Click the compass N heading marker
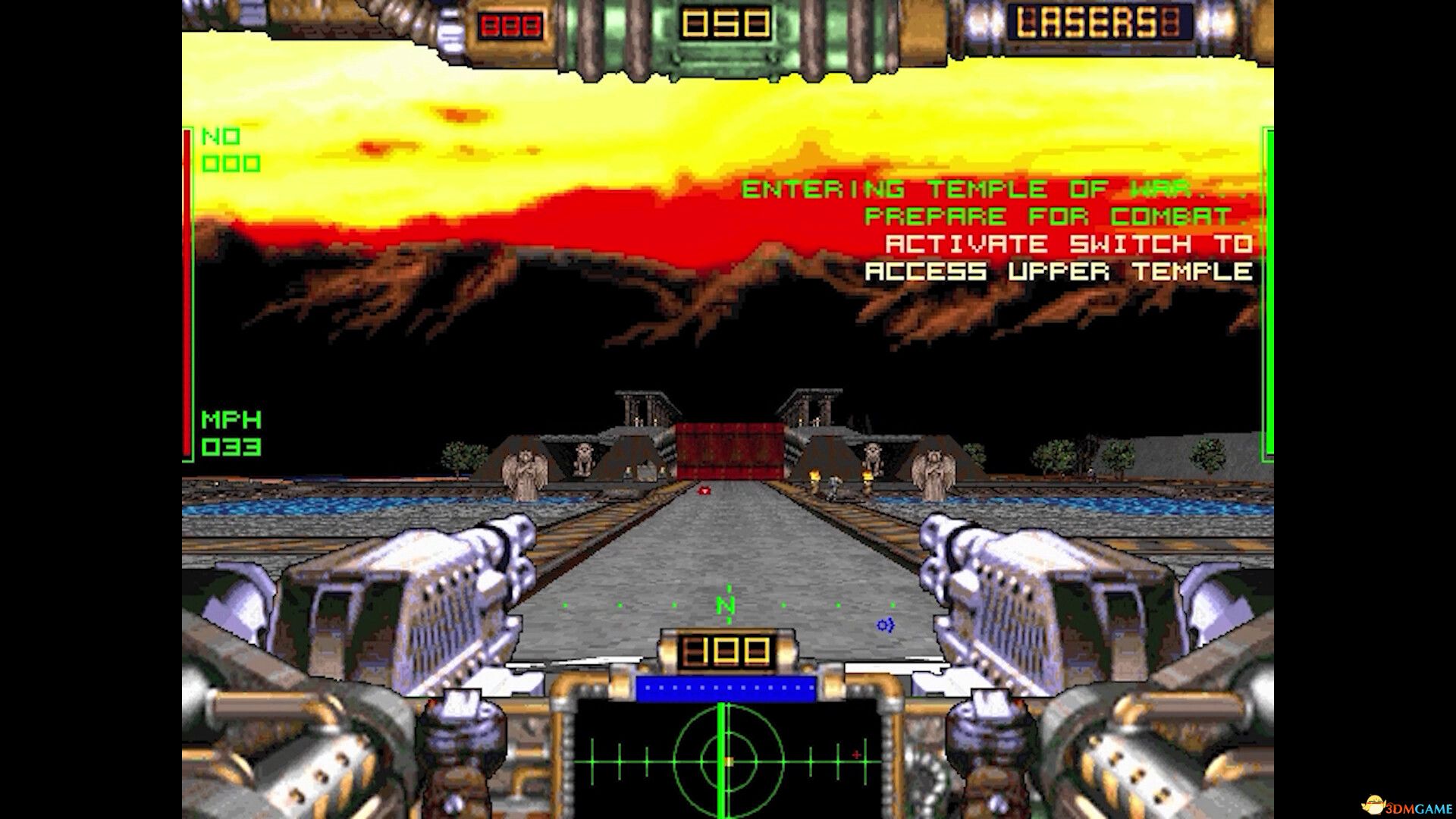 click(724, 606)
